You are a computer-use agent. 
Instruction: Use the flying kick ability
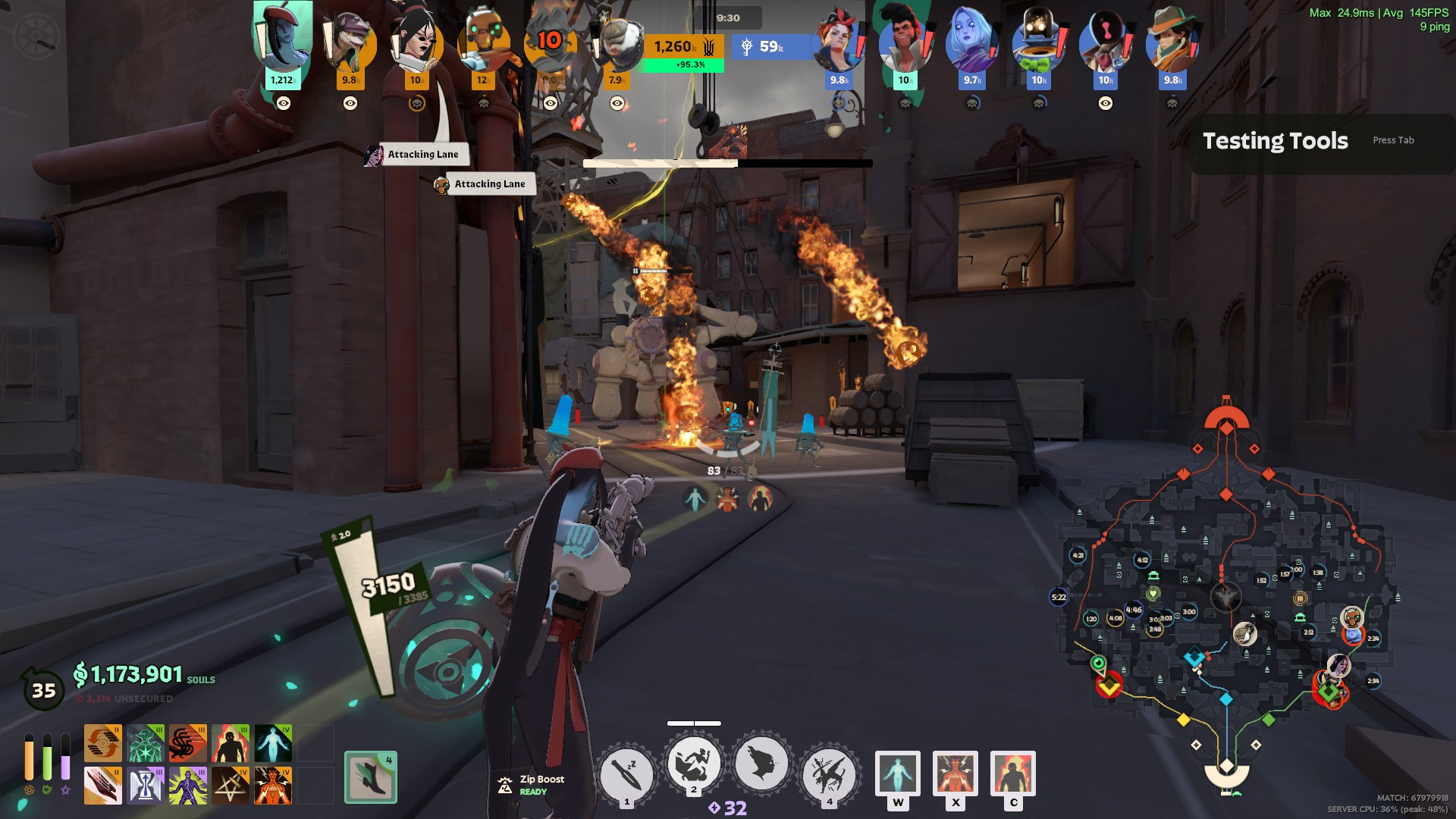[x=694, y=764]
